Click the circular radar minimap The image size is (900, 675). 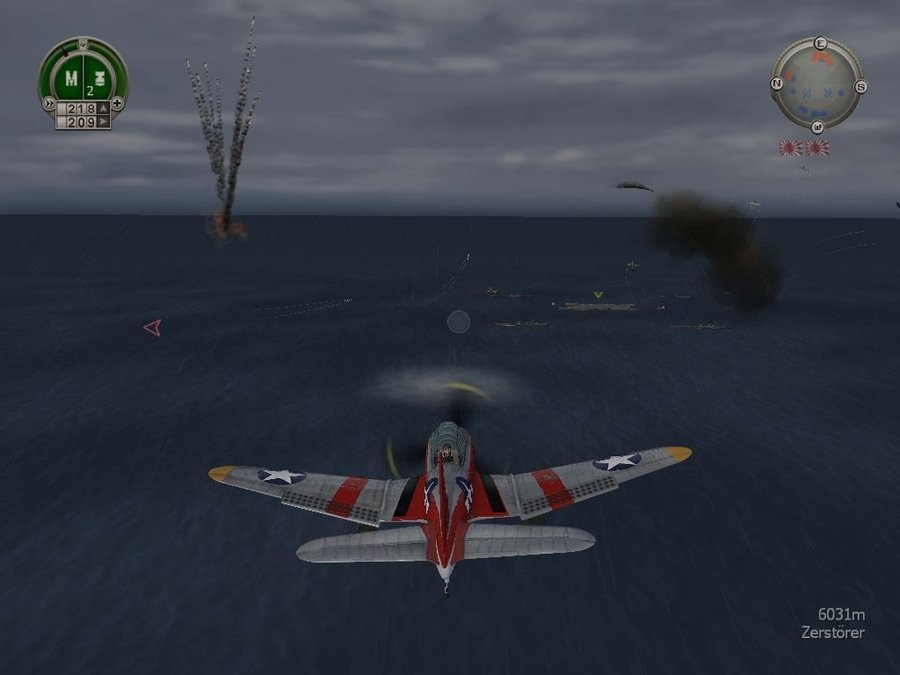(818, 84)
